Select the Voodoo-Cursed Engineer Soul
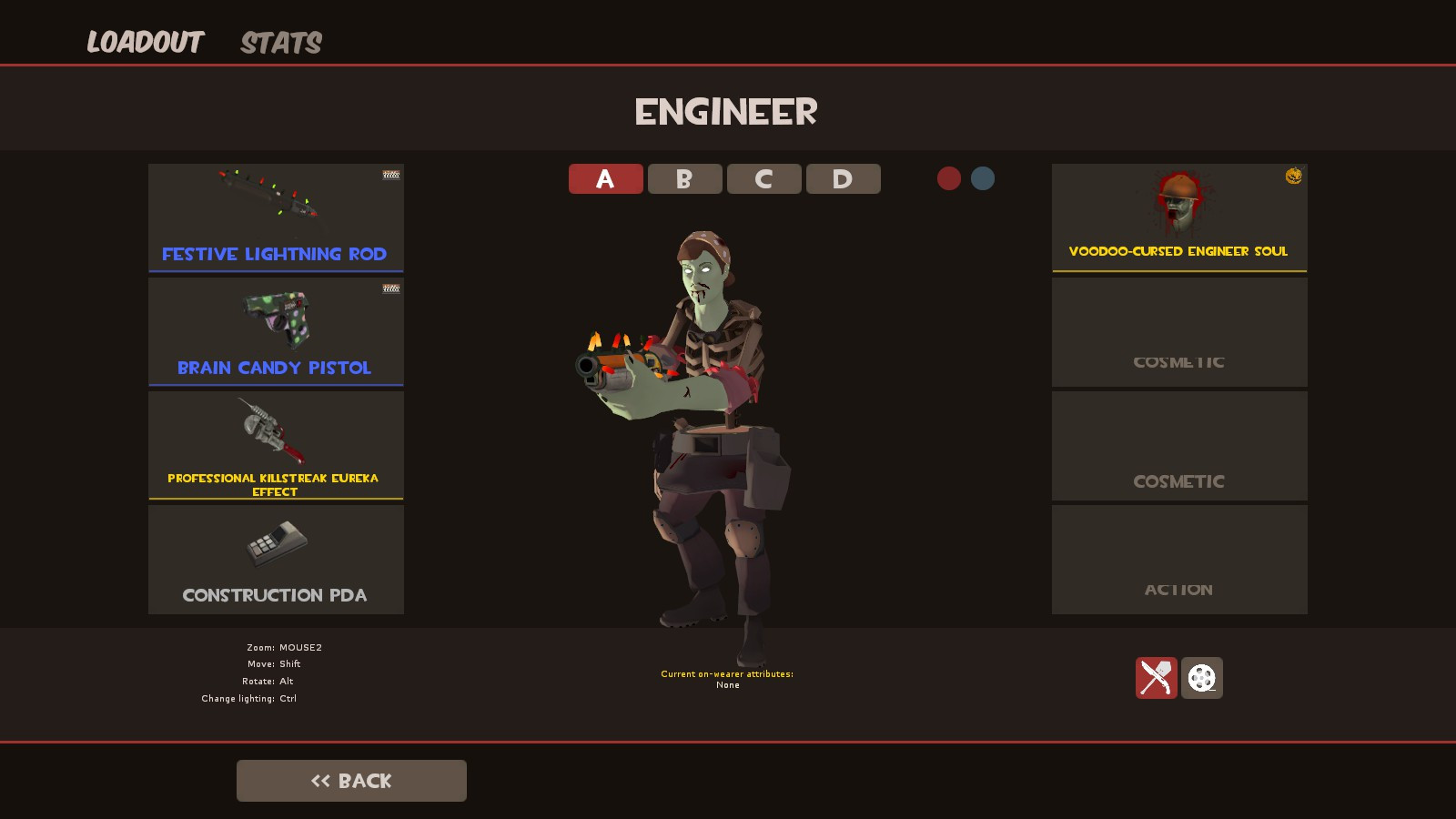 [1178, 217]
